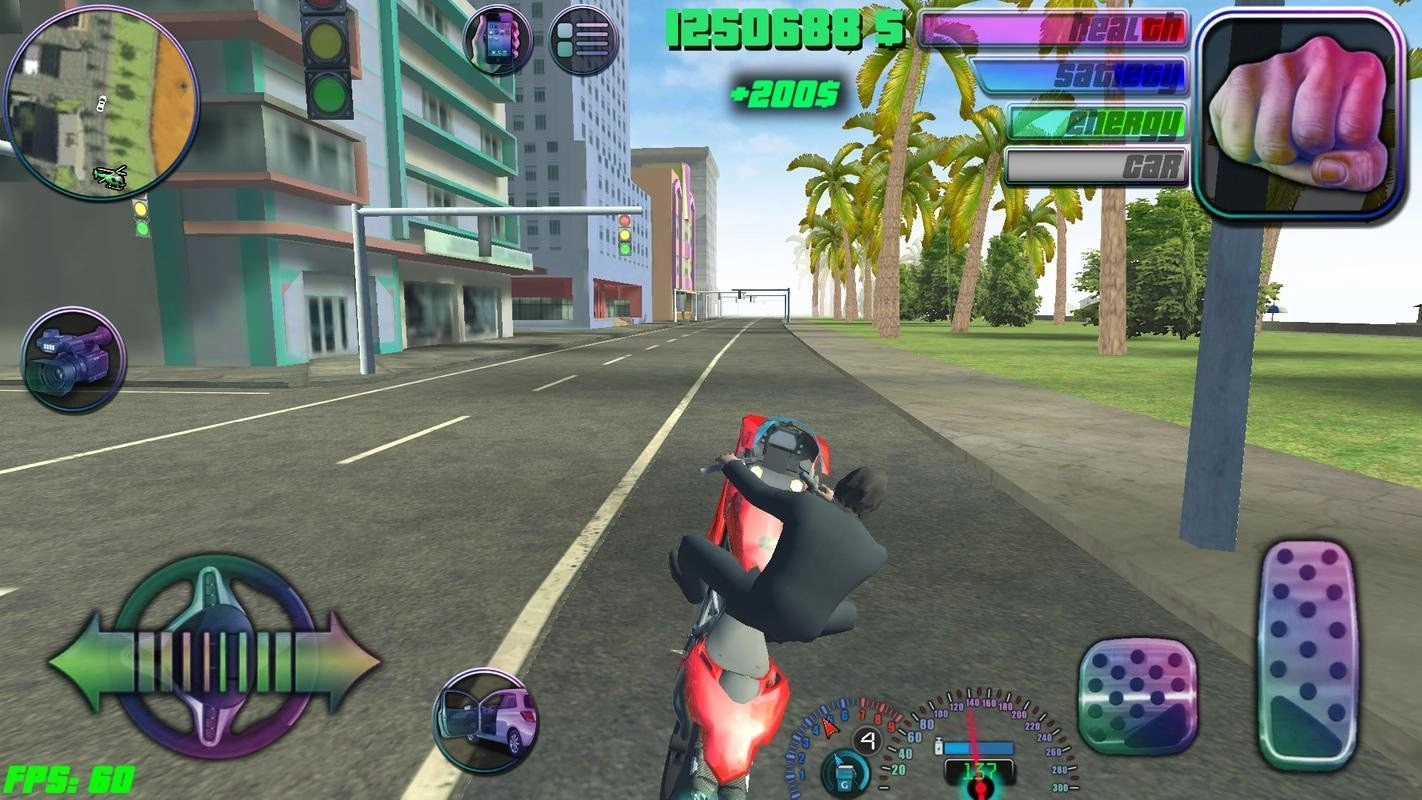This screenshot has height=800, width=1422.
Task: Exit vehicle using the car door button
Action: tap(486, 721)
